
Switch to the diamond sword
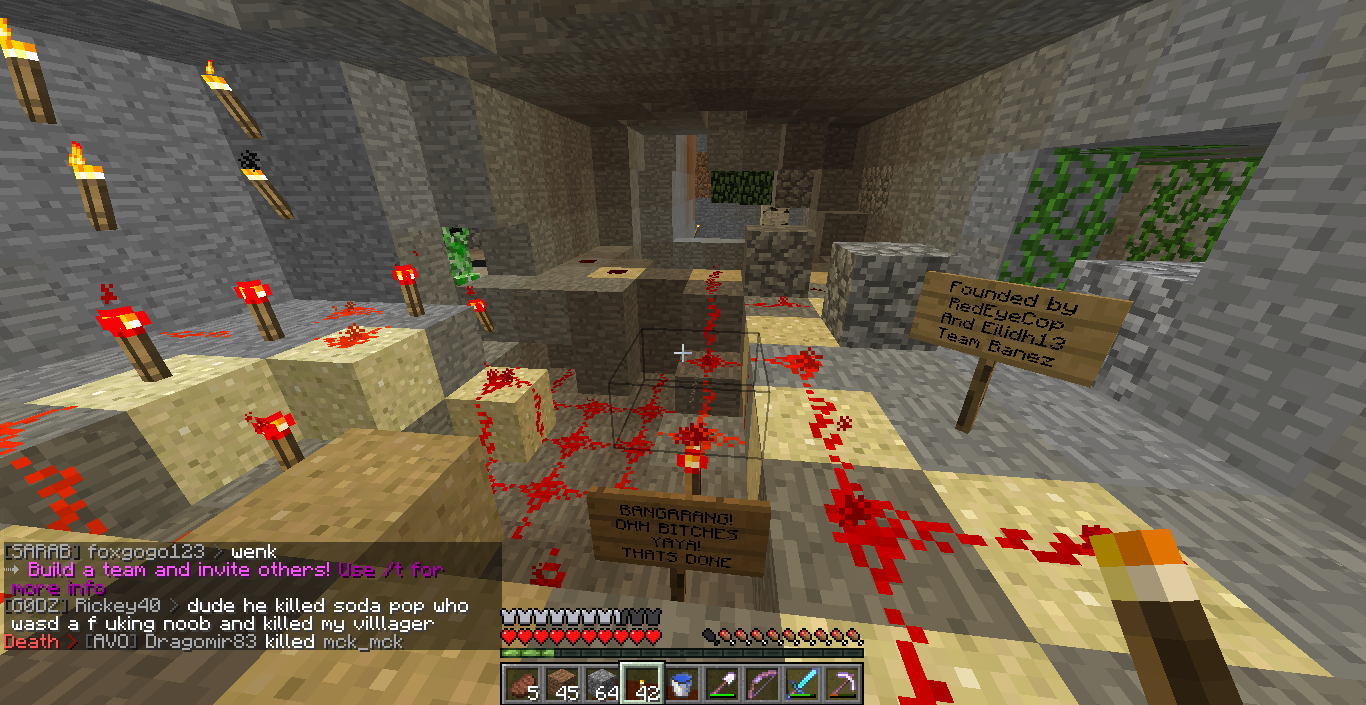click(801, 684)
